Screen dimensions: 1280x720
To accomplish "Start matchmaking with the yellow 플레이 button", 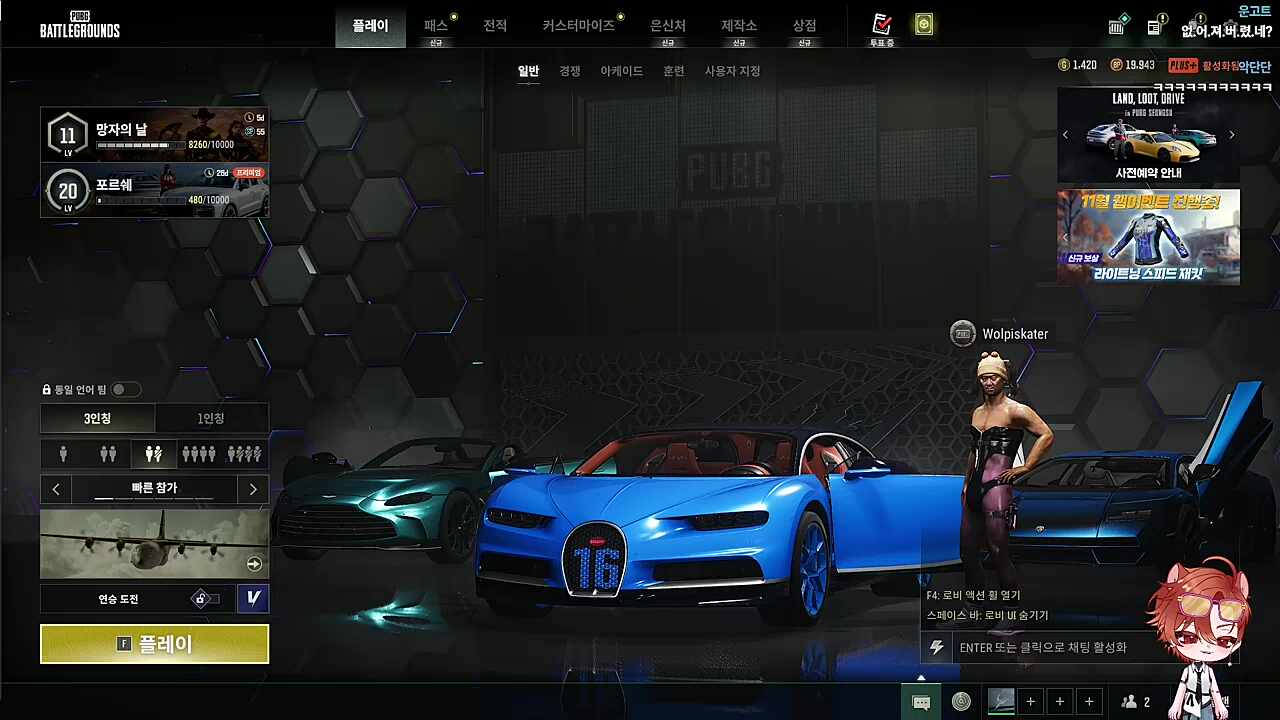I will click(154, 644).
